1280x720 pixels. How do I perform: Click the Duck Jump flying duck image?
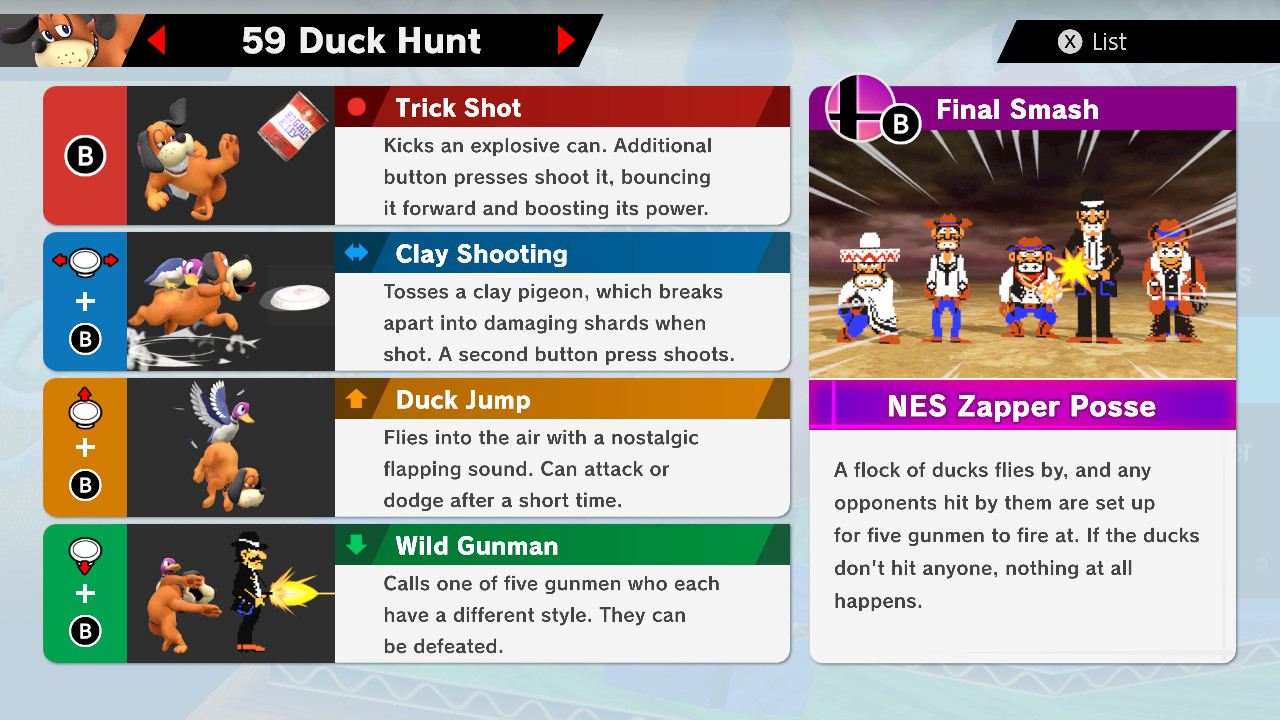coord(230,447)
